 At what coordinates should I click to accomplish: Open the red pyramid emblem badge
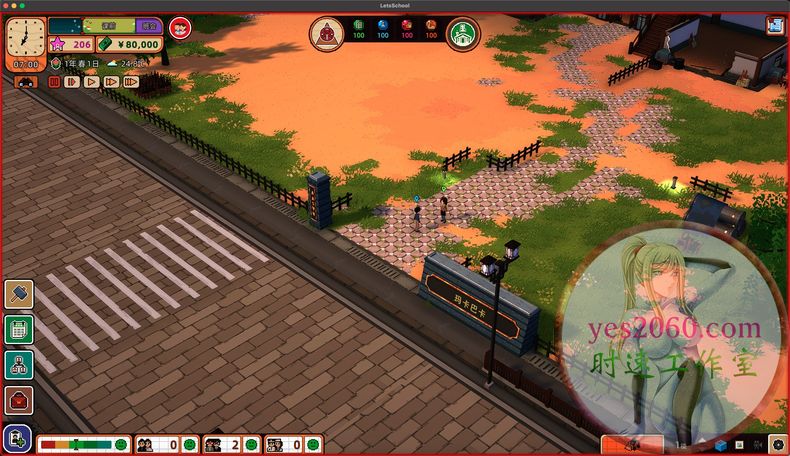tap(325, 33)
